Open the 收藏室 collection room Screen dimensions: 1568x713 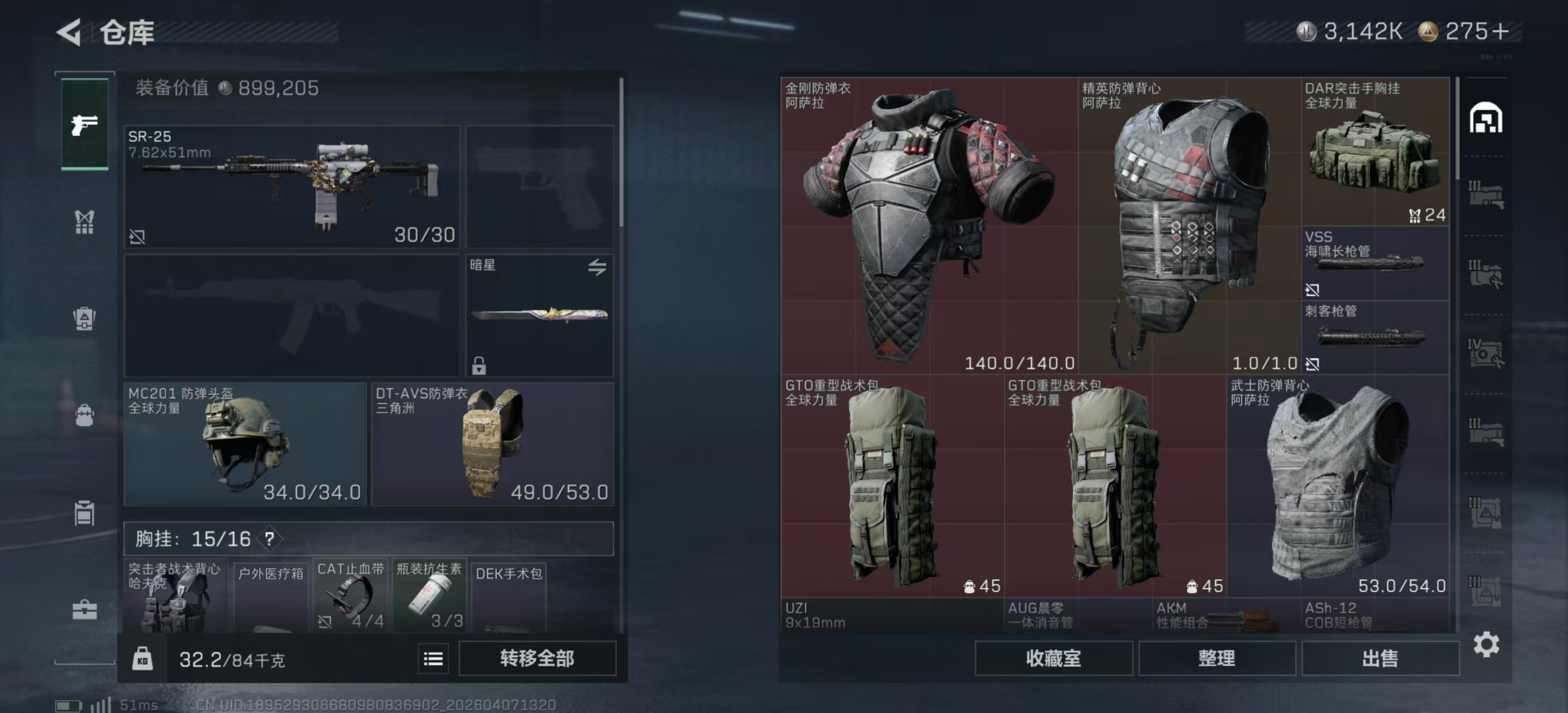[1053, 658]
